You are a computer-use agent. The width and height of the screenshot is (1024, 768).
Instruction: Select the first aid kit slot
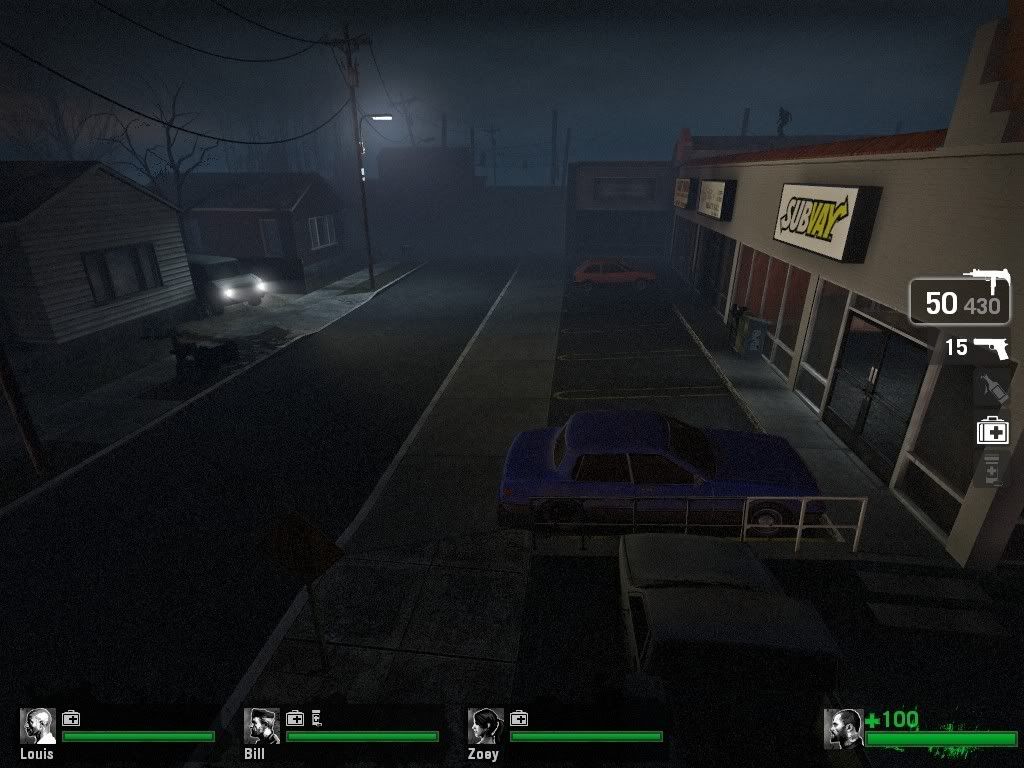coord(992,431)
